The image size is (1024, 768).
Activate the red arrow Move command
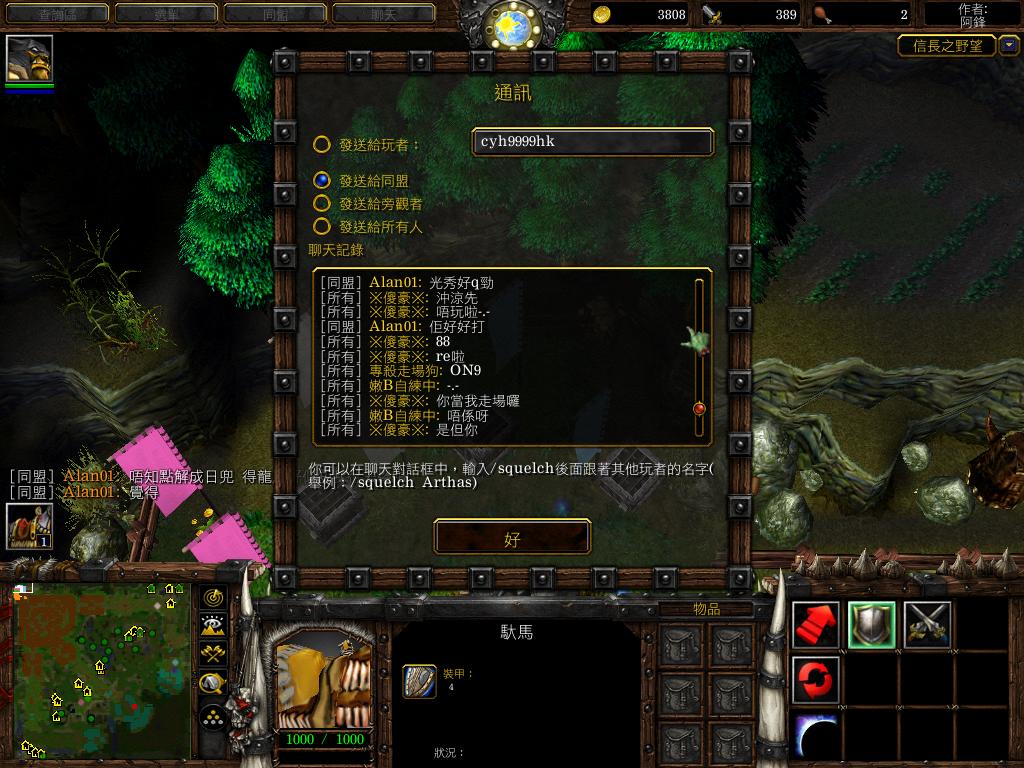tap(815, 625)
